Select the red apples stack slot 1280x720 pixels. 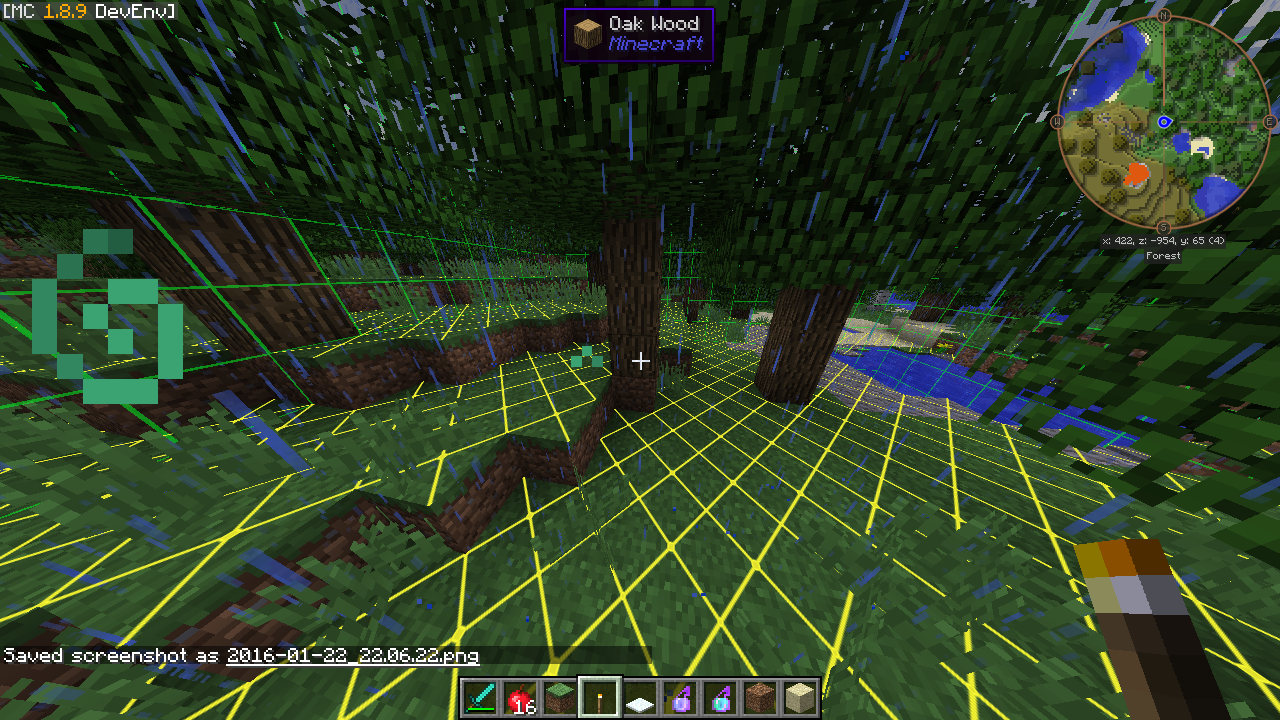(520, 697)
